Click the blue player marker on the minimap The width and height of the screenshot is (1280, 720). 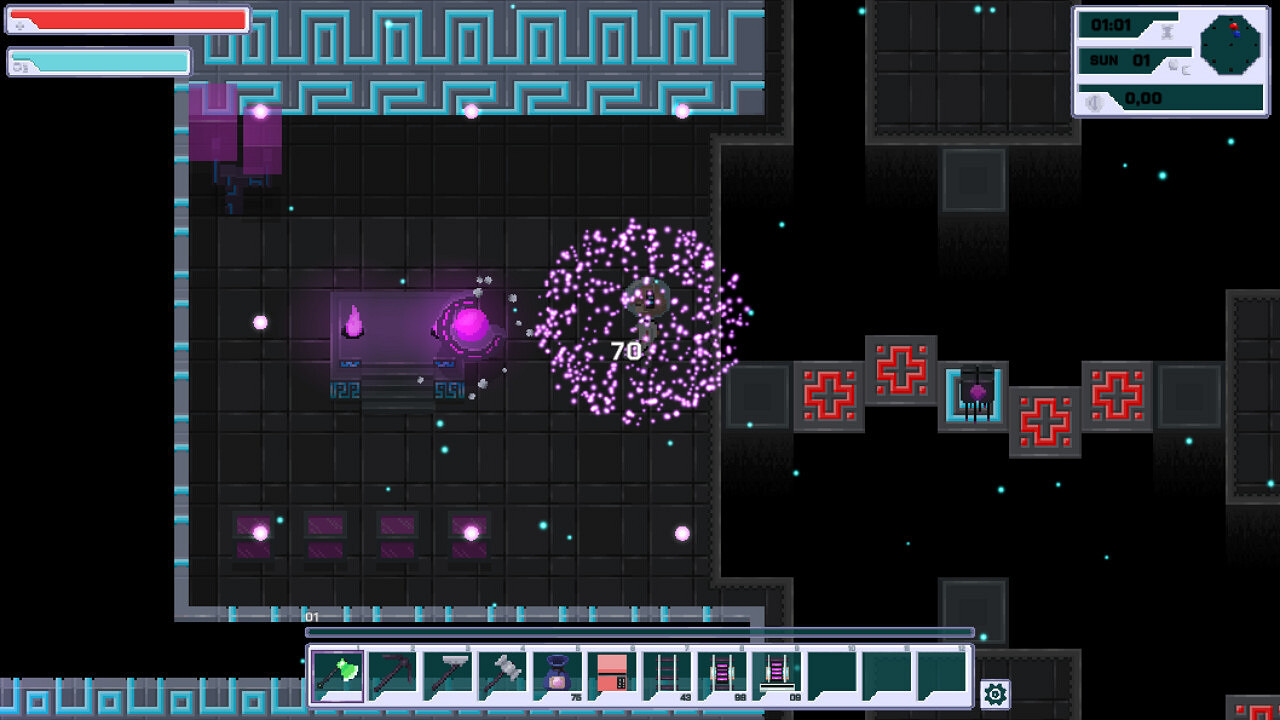(1237, 34)
